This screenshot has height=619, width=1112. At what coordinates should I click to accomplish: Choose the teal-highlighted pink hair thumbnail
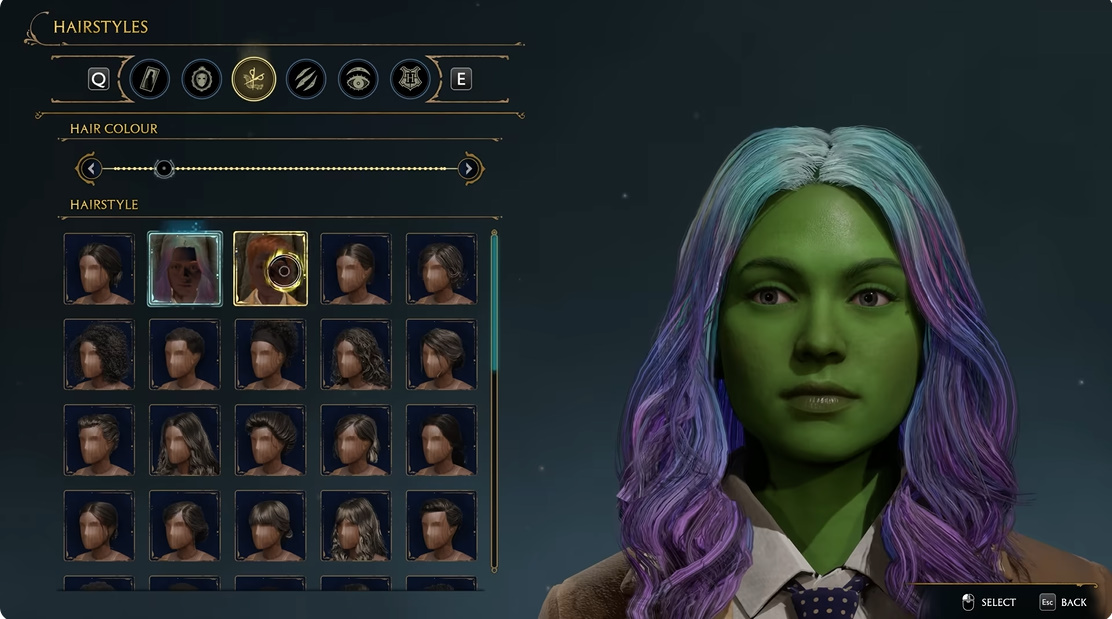click(185, 268)
